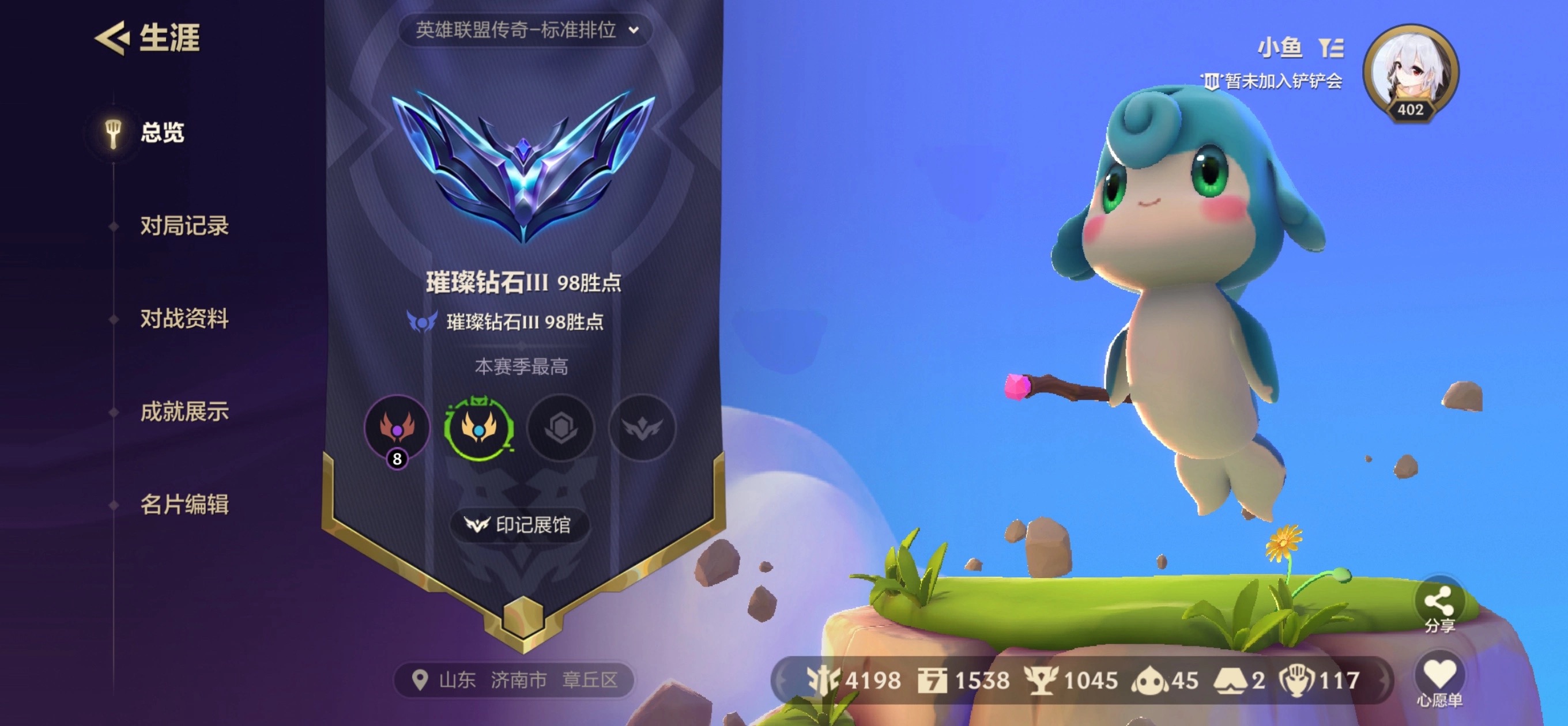Tap the 暂未加入铲铲会 guild label
The image size is (1568, 726).
[1275, 81]
